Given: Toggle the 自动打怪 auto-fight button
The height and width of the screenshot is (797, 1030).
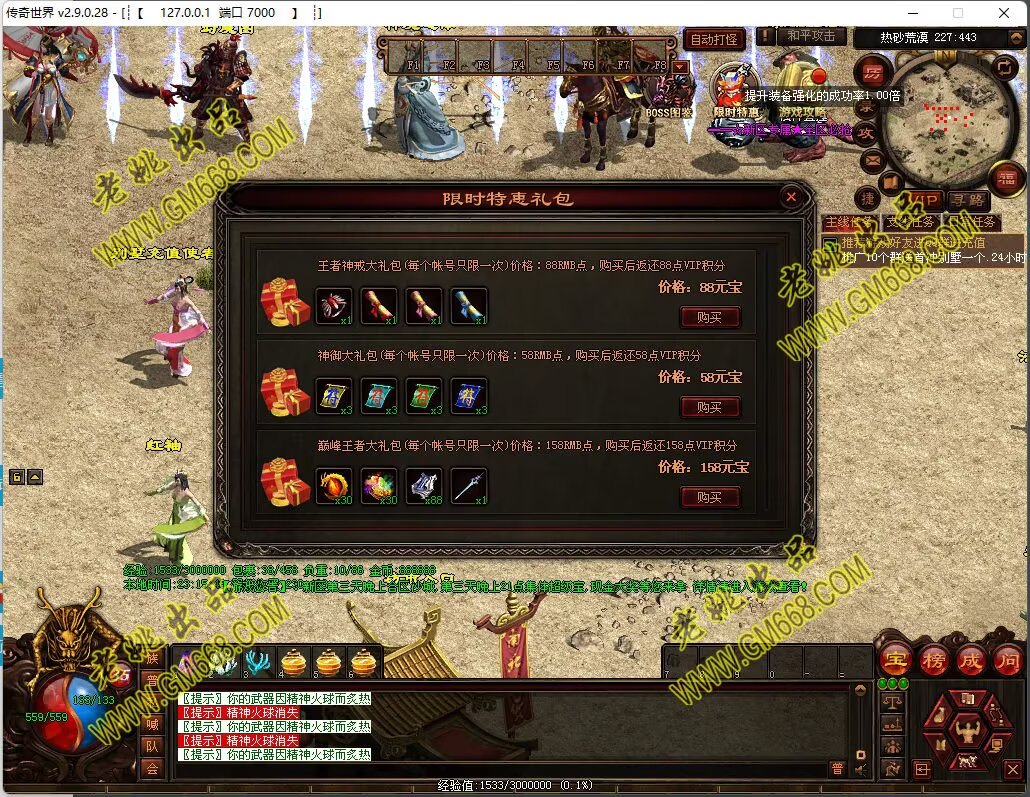Looking at the screenshot, I should [x=715, y=40].
